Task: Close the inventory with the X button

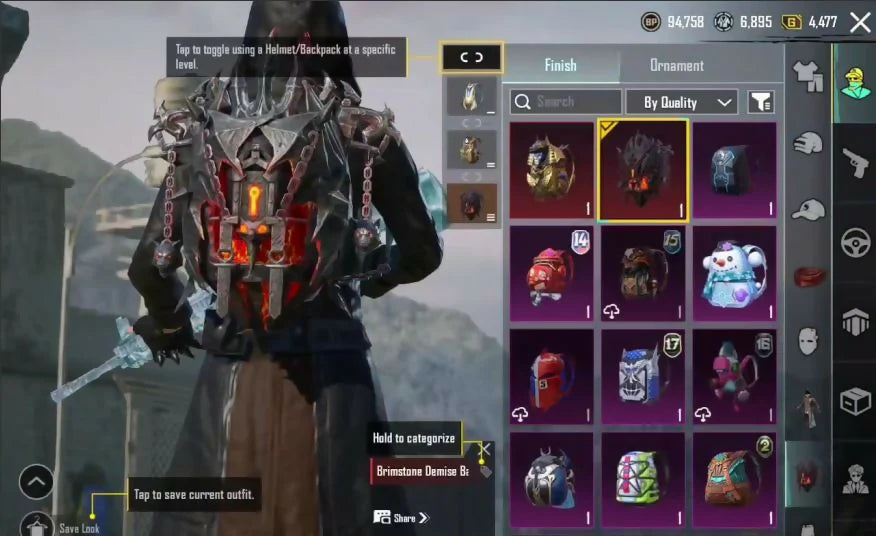Action: coord(860,22)
